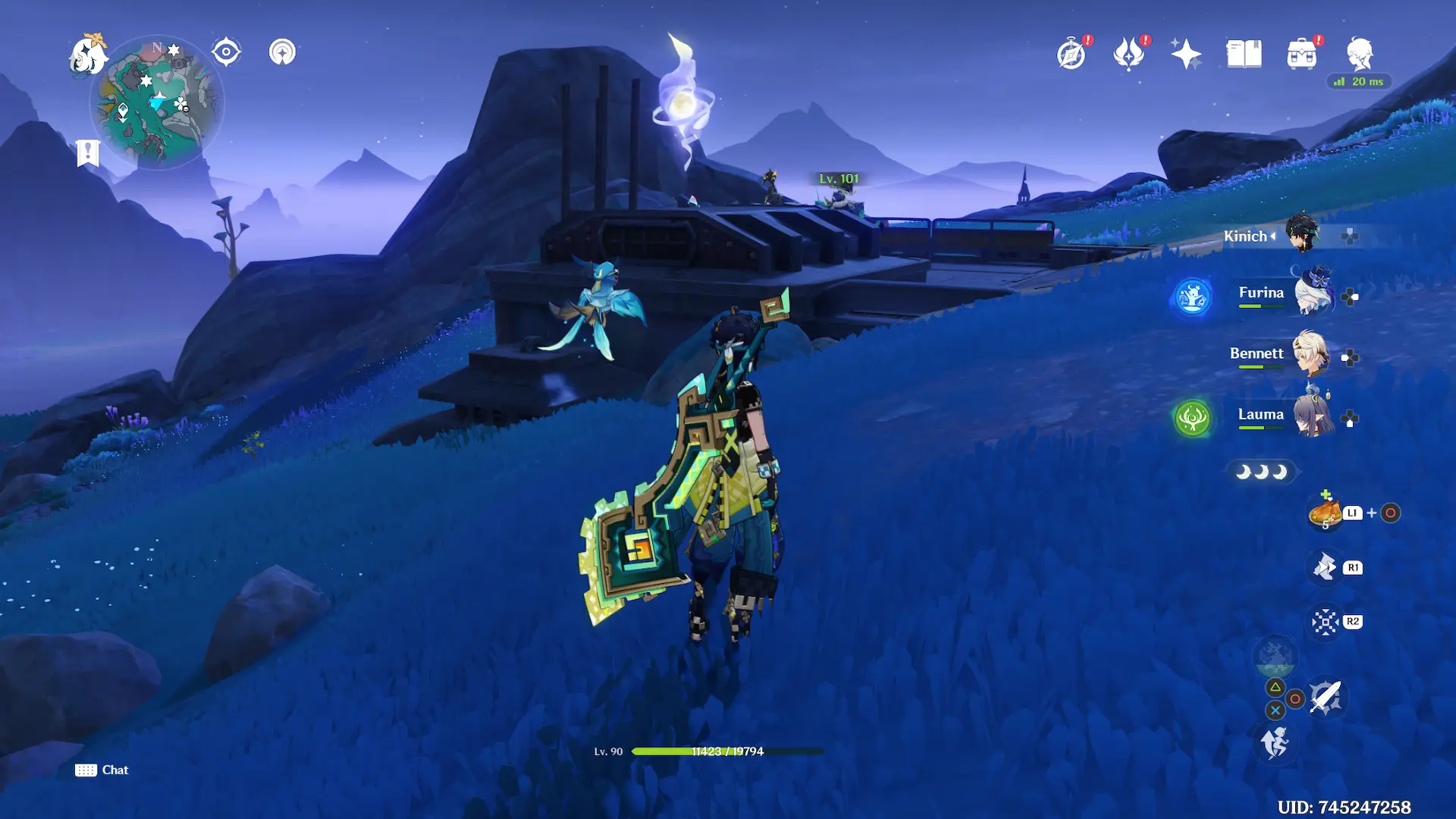Open the character profile head icon
1456x819 pixels.
1360,54
